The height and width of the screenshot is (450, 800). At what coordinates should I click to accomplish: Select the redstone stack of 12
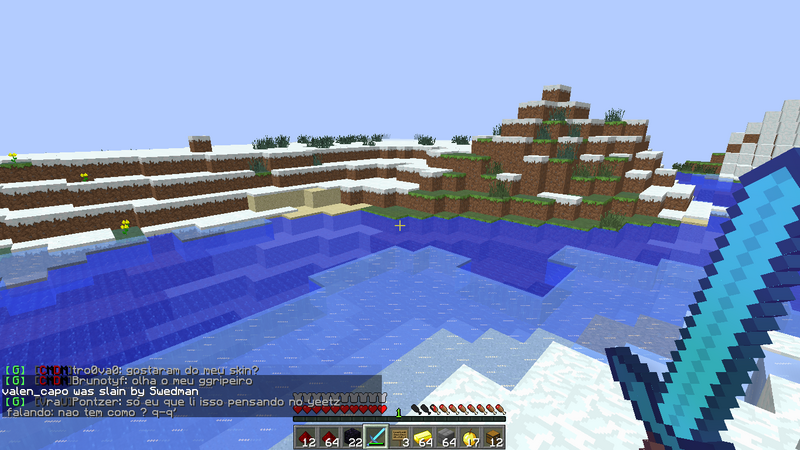tap(305, 436)
